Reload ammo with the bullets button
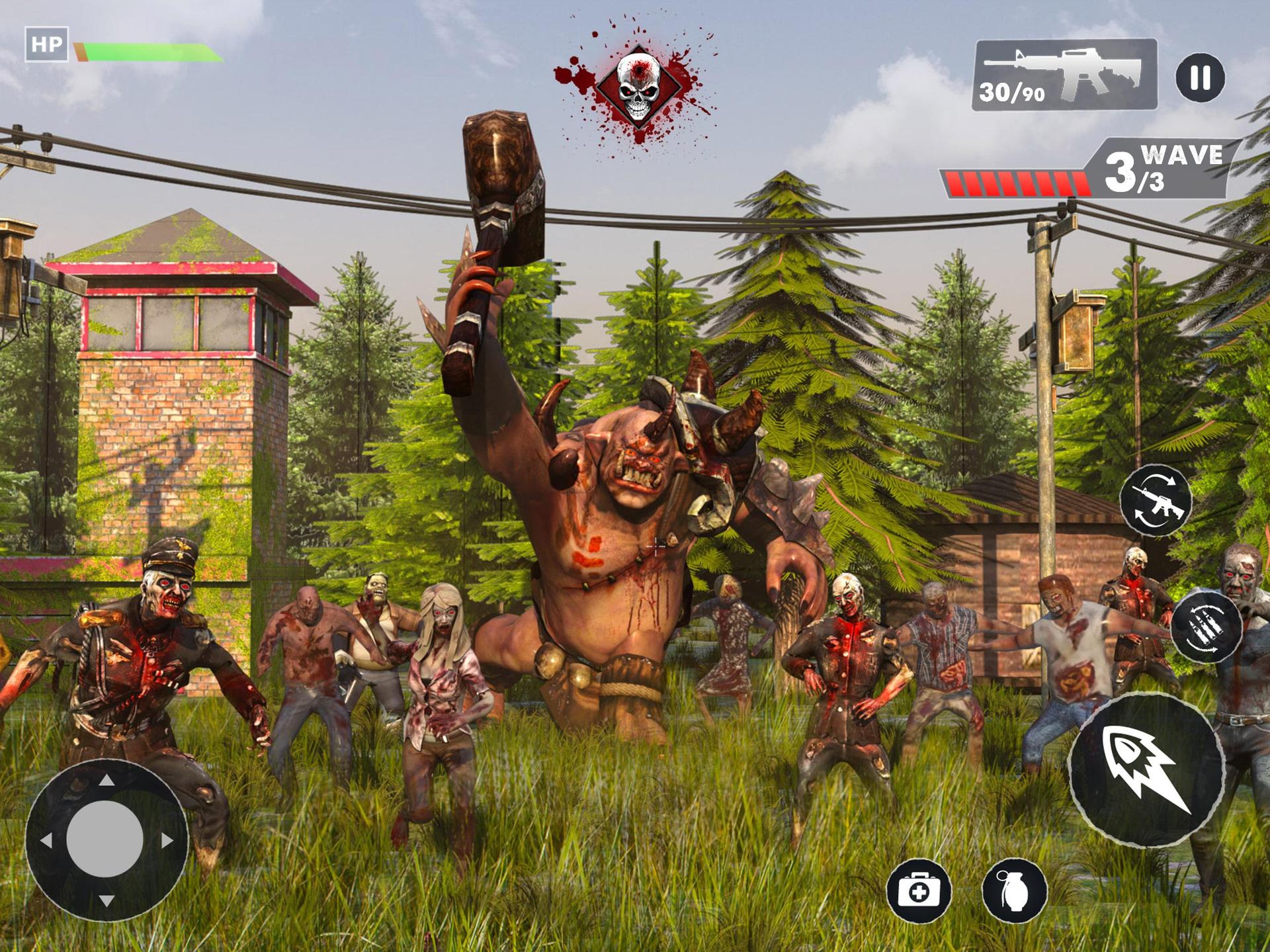1270x952 pixels. (x=1206, y=628)
